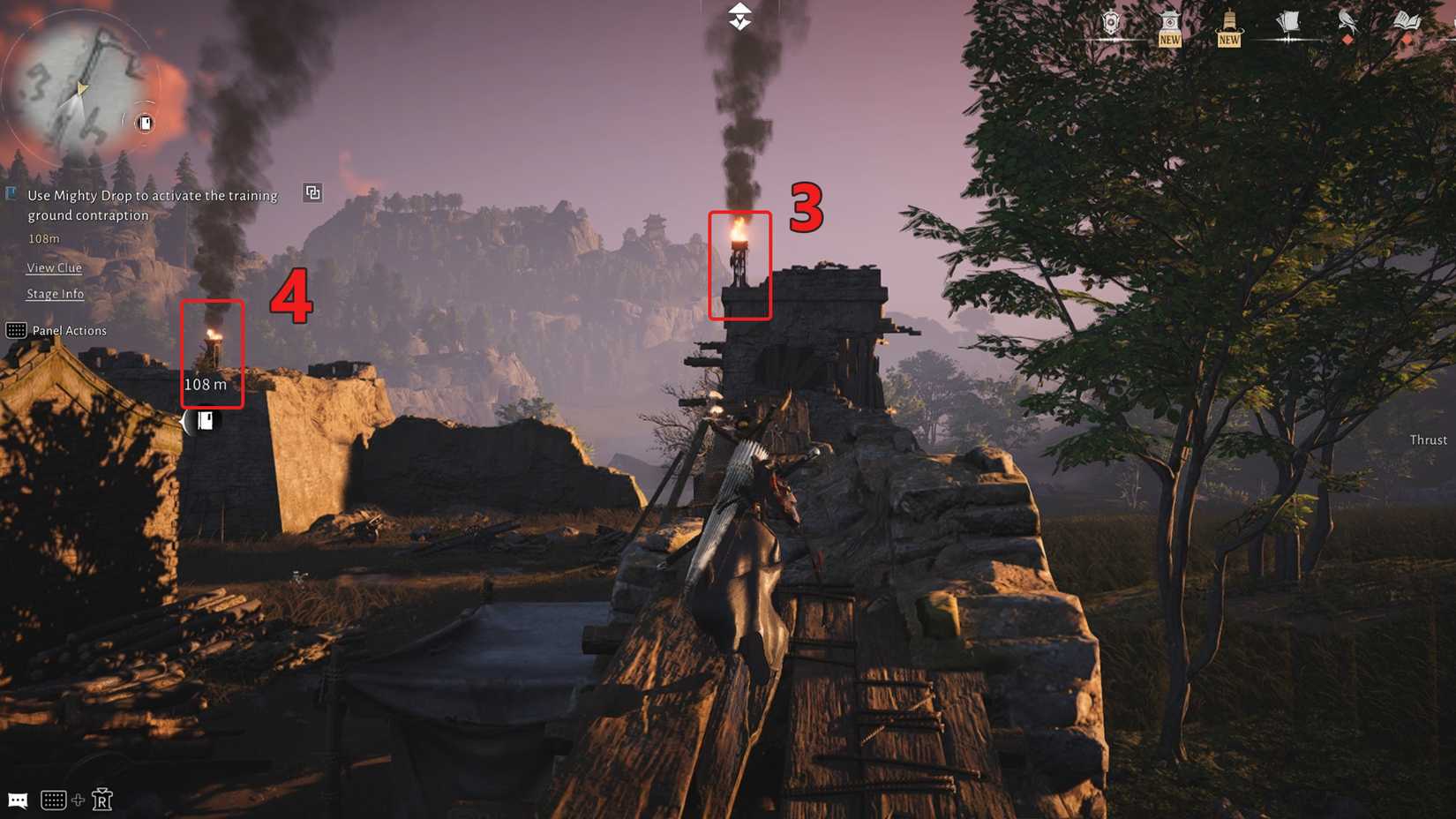Expand the 108 m waypoint journal marker

point(205,422)
